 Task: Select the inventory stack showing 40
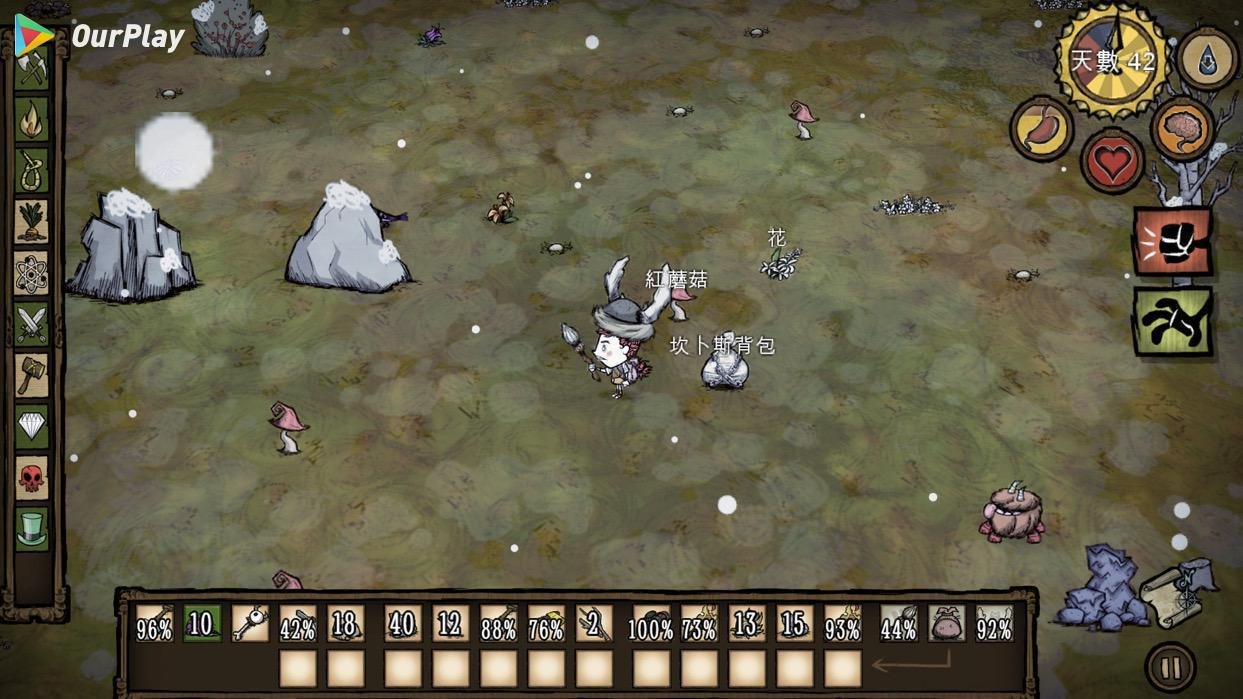[402, 624]
